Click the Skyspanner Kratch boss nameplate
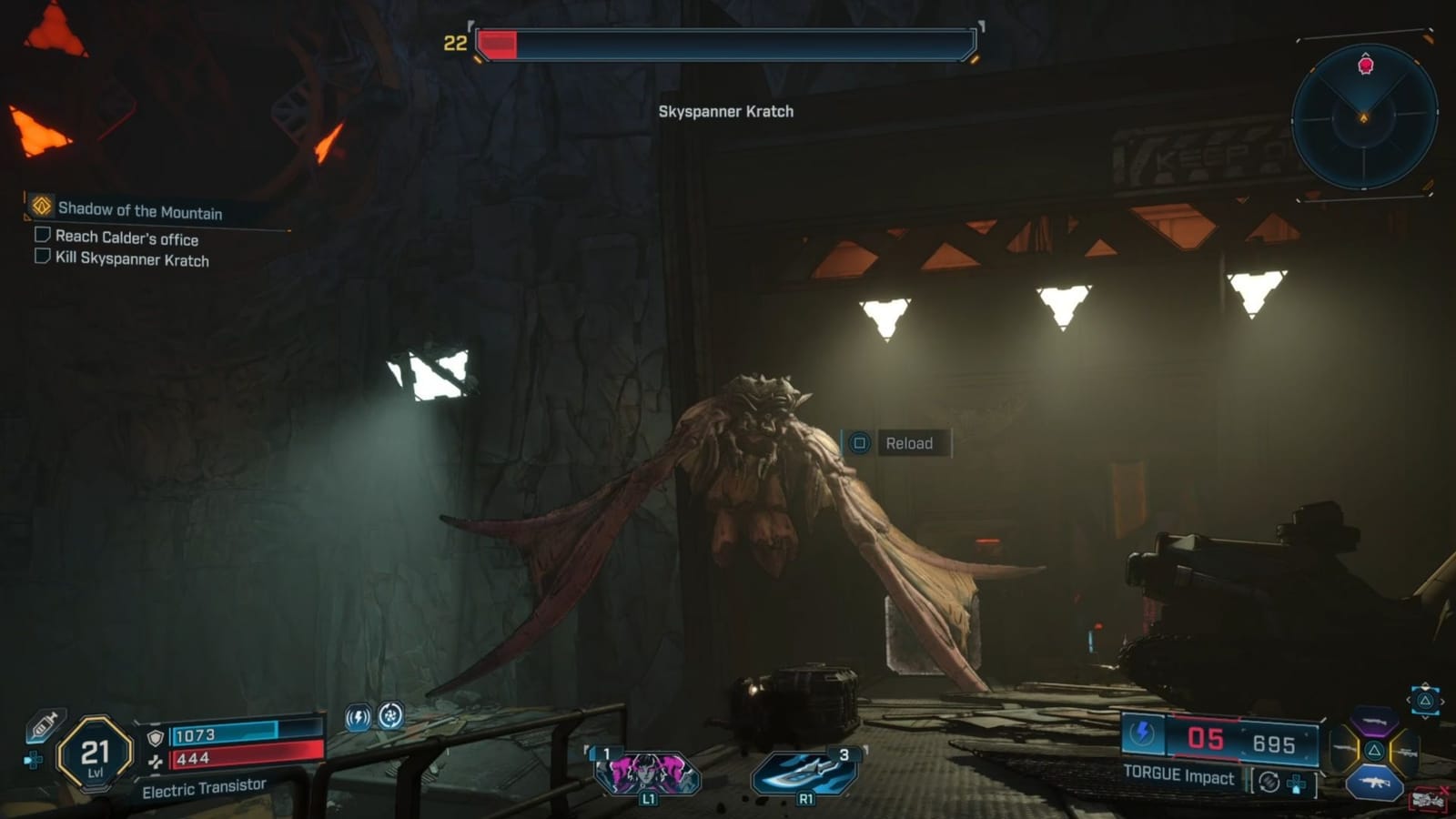Screen dimensions: 1456x819 click(725, 113)
